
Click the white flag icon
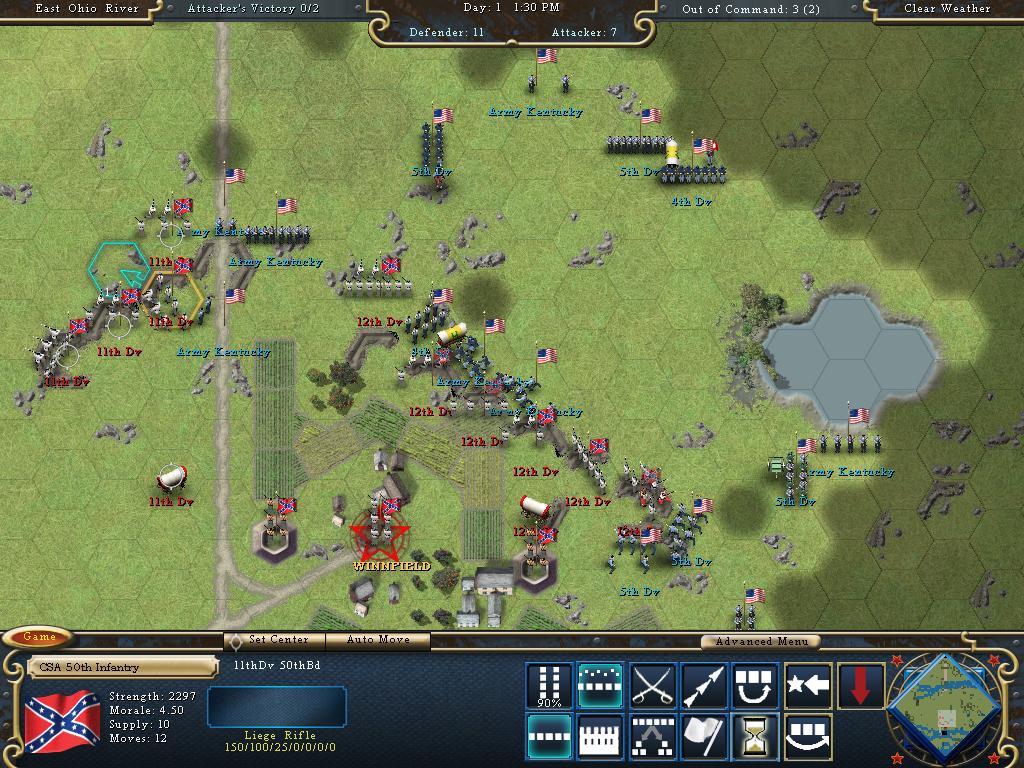tap(704, 737)
